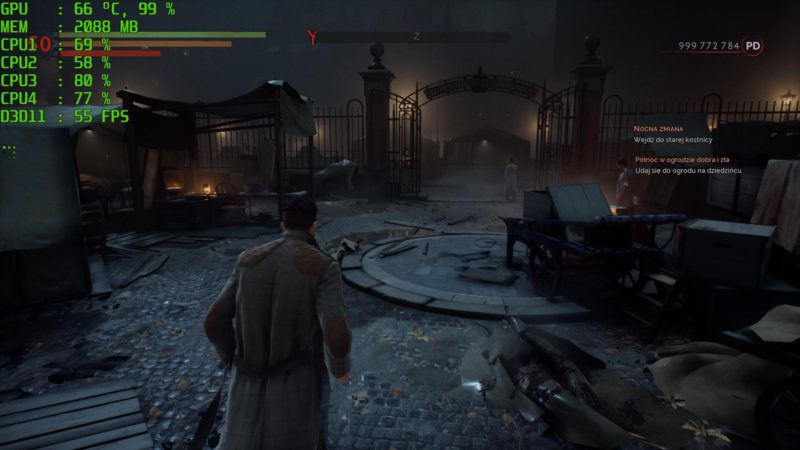Image resolution: width=800 pixels, height=450 pixels.
Task: Click the PD experience badge icon
Action: (x=753, y=46)
